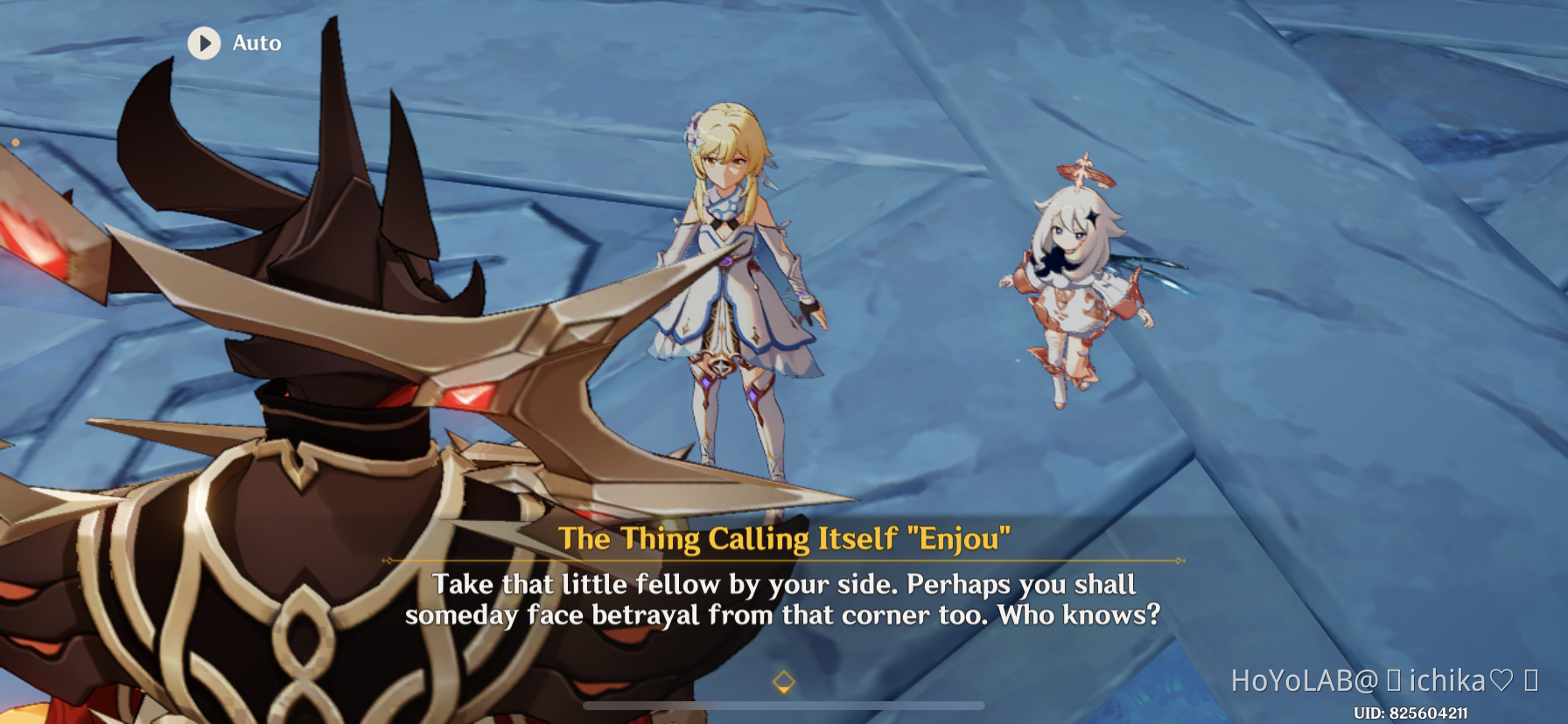Screen dimensions: 1568x724
Task: Disable Auto playback in the top-left corner
Action: [232, 44]
